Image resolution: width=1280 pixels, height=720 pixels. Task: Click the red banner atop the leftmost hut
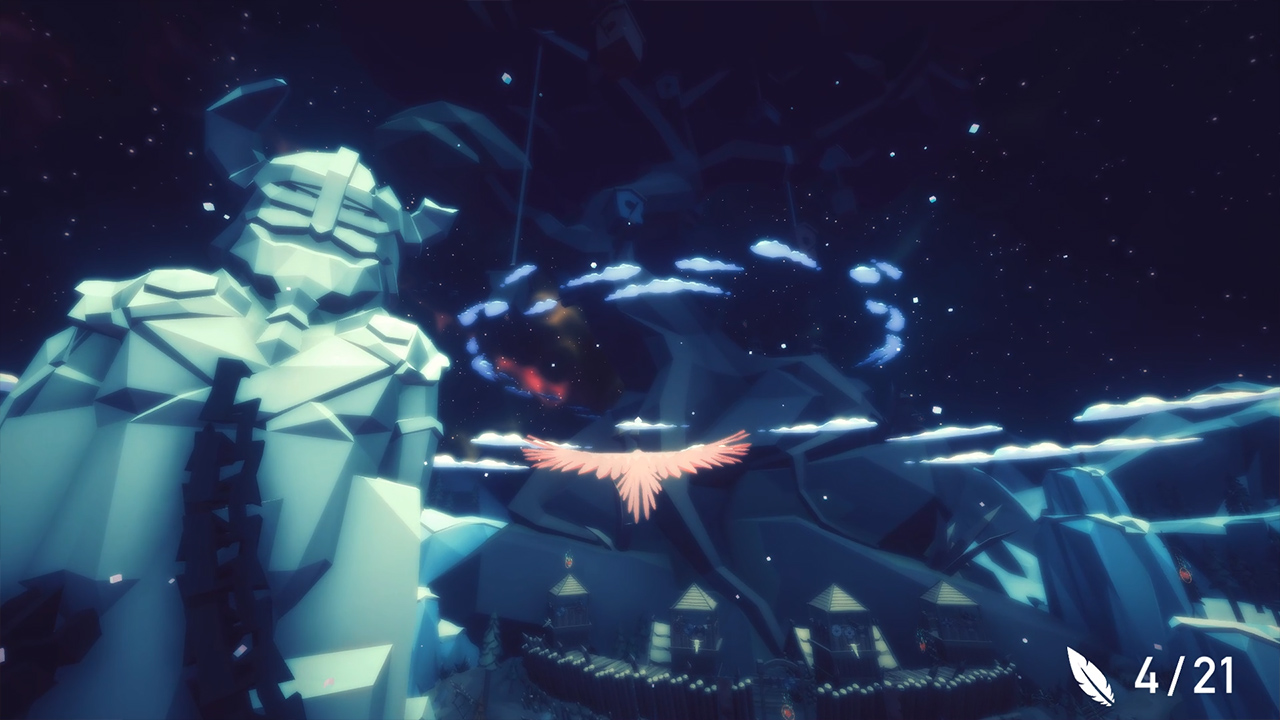point(570,562)
